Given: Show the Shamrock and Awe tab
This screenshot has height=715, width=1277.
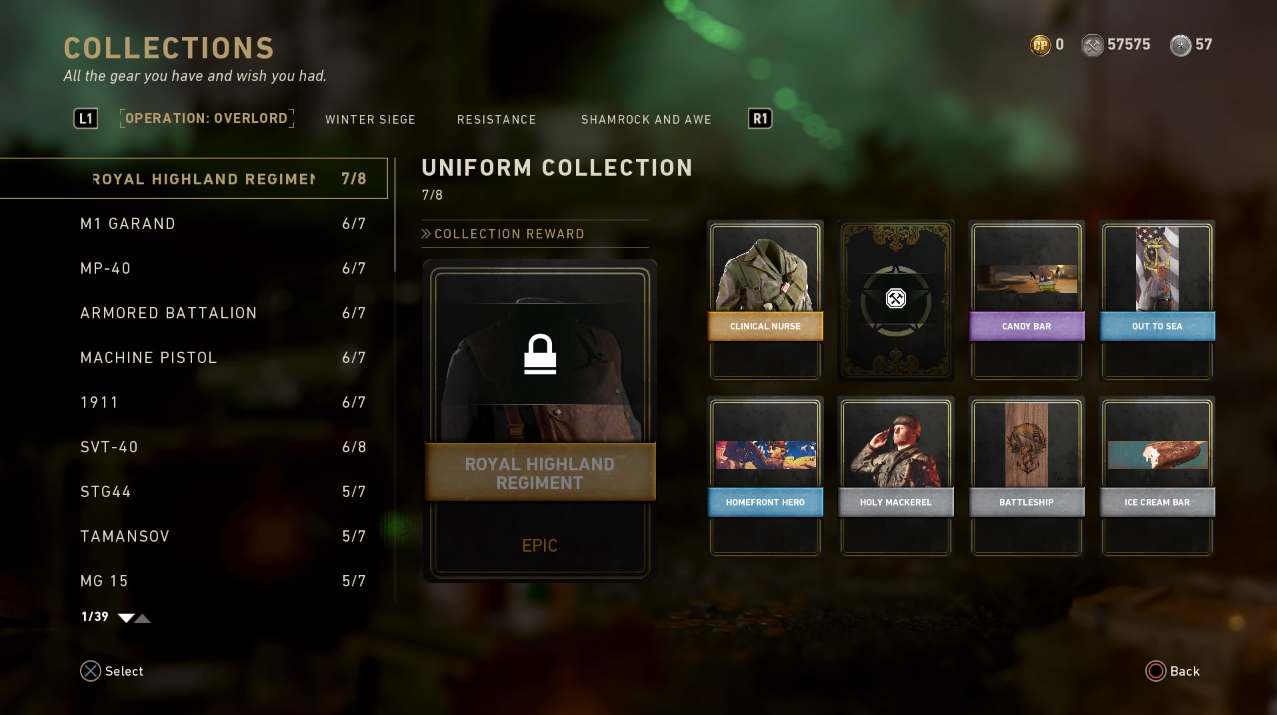Looking at the screenshot, I should (646, 119).
